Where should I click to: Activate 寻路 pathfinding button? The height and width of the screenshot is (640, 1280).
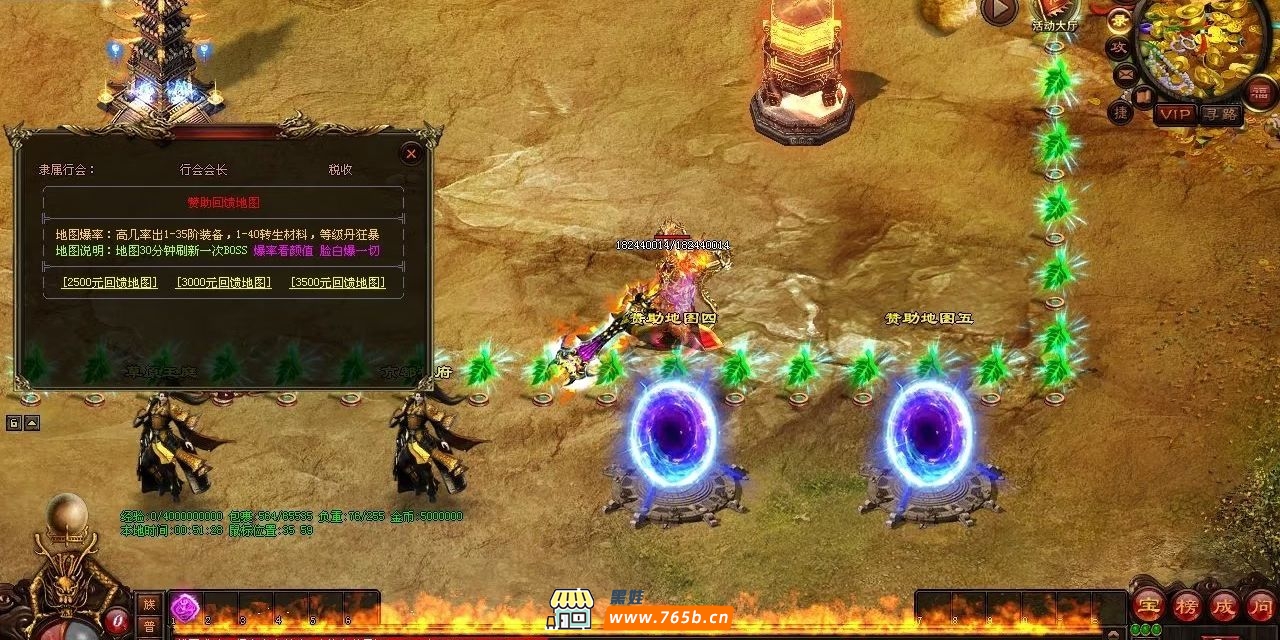(x=1220, y=114)
